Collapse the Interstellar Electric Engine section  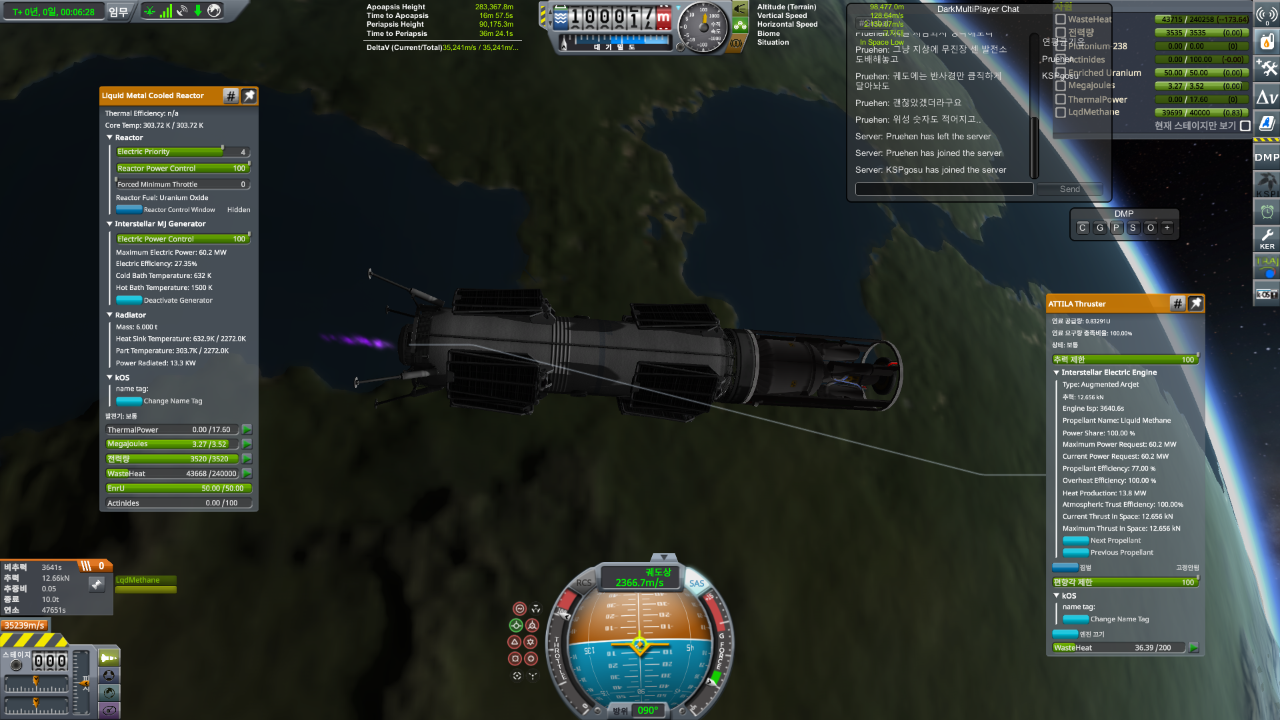pyautogui.click(x=1057, y=373)
